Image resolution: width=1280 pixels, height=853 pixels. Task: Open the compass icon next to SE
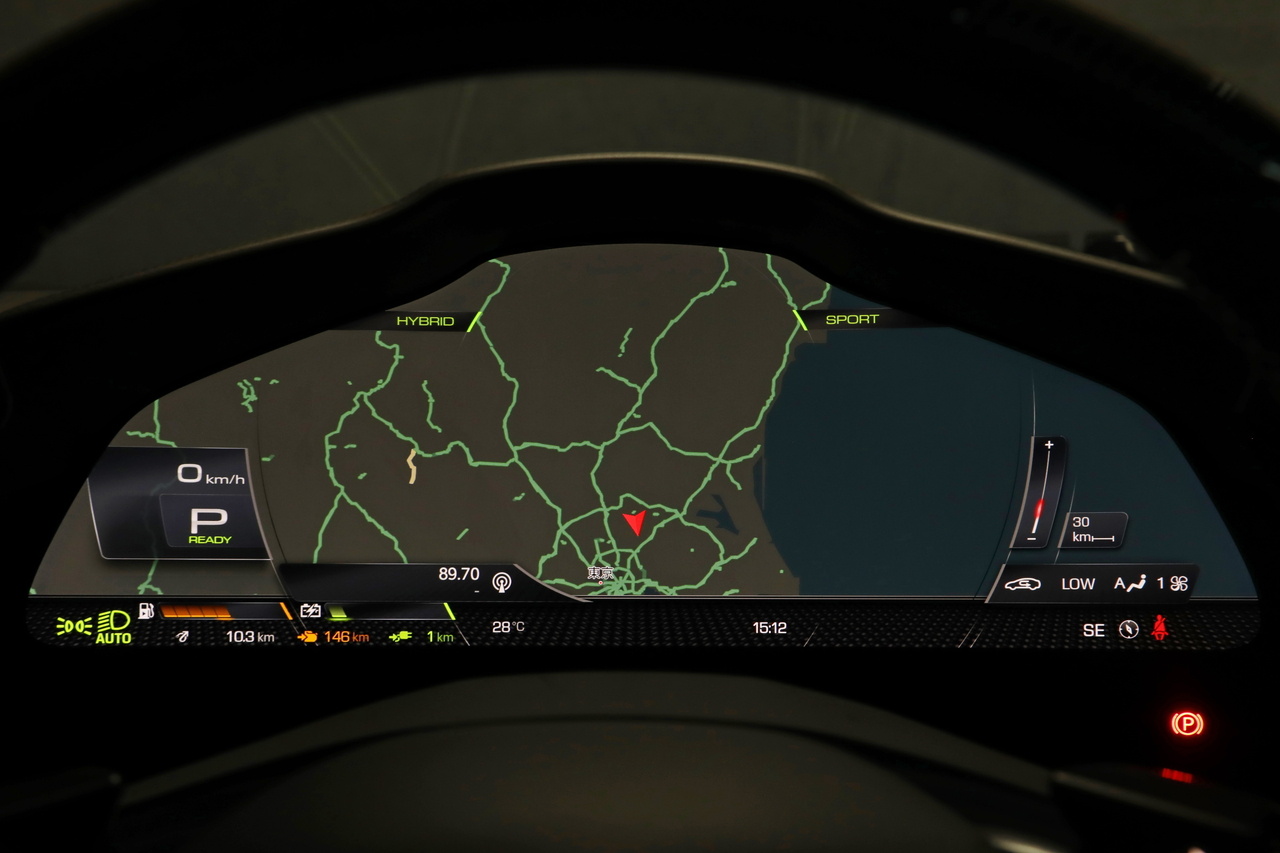[x=1129, y=629]
